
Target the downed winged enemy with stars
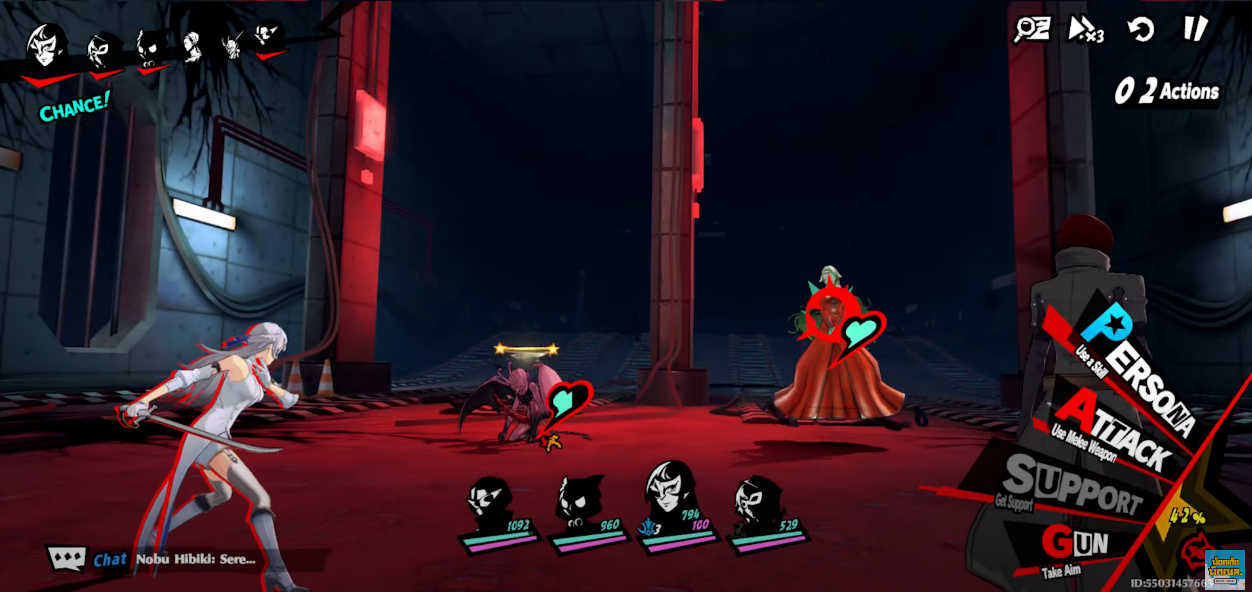[518, 400]
